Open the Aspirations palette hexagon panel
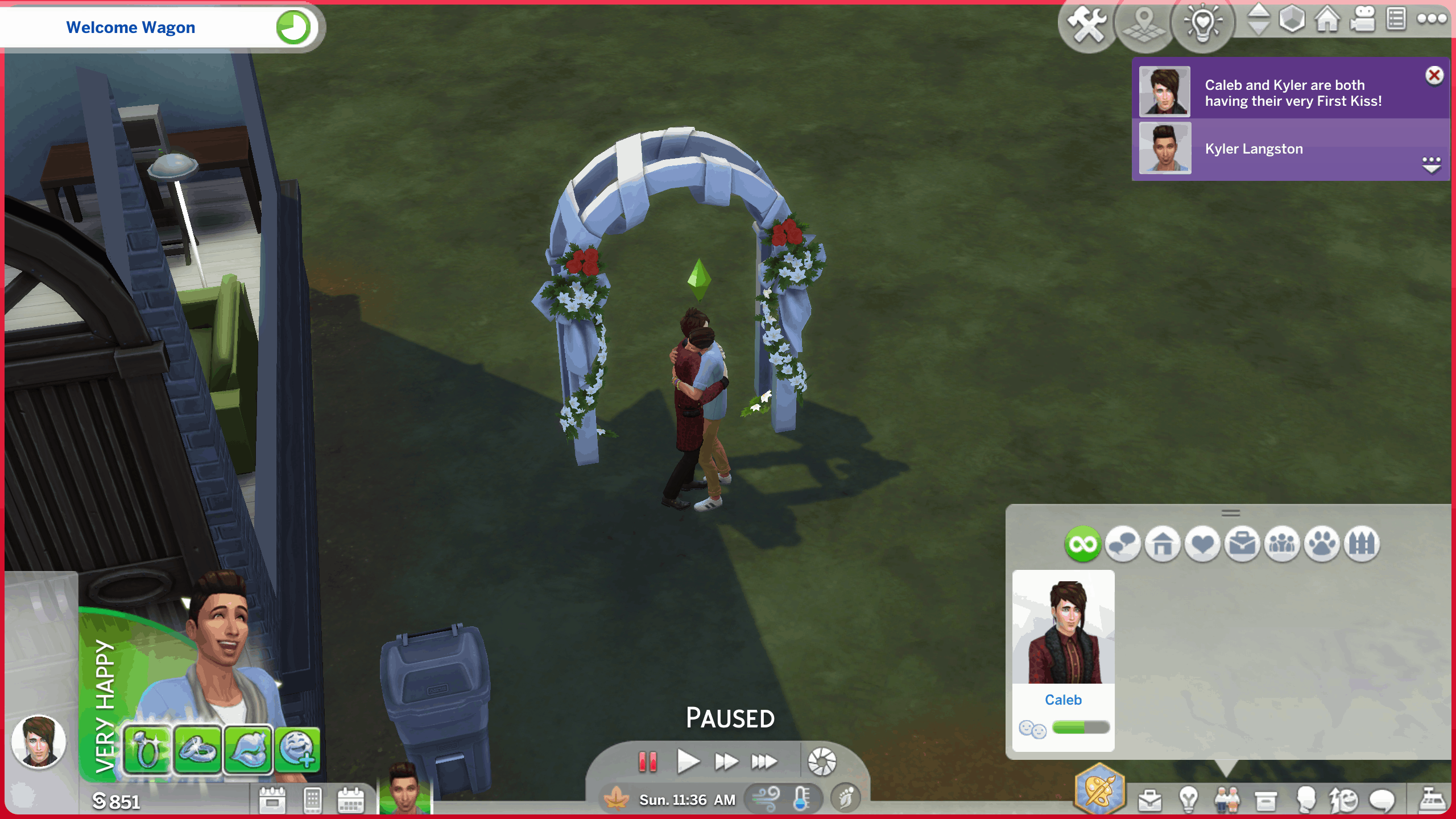The height and width of the screenshot is (819, 1456). pyautogui.click(x=1100, y=789)
